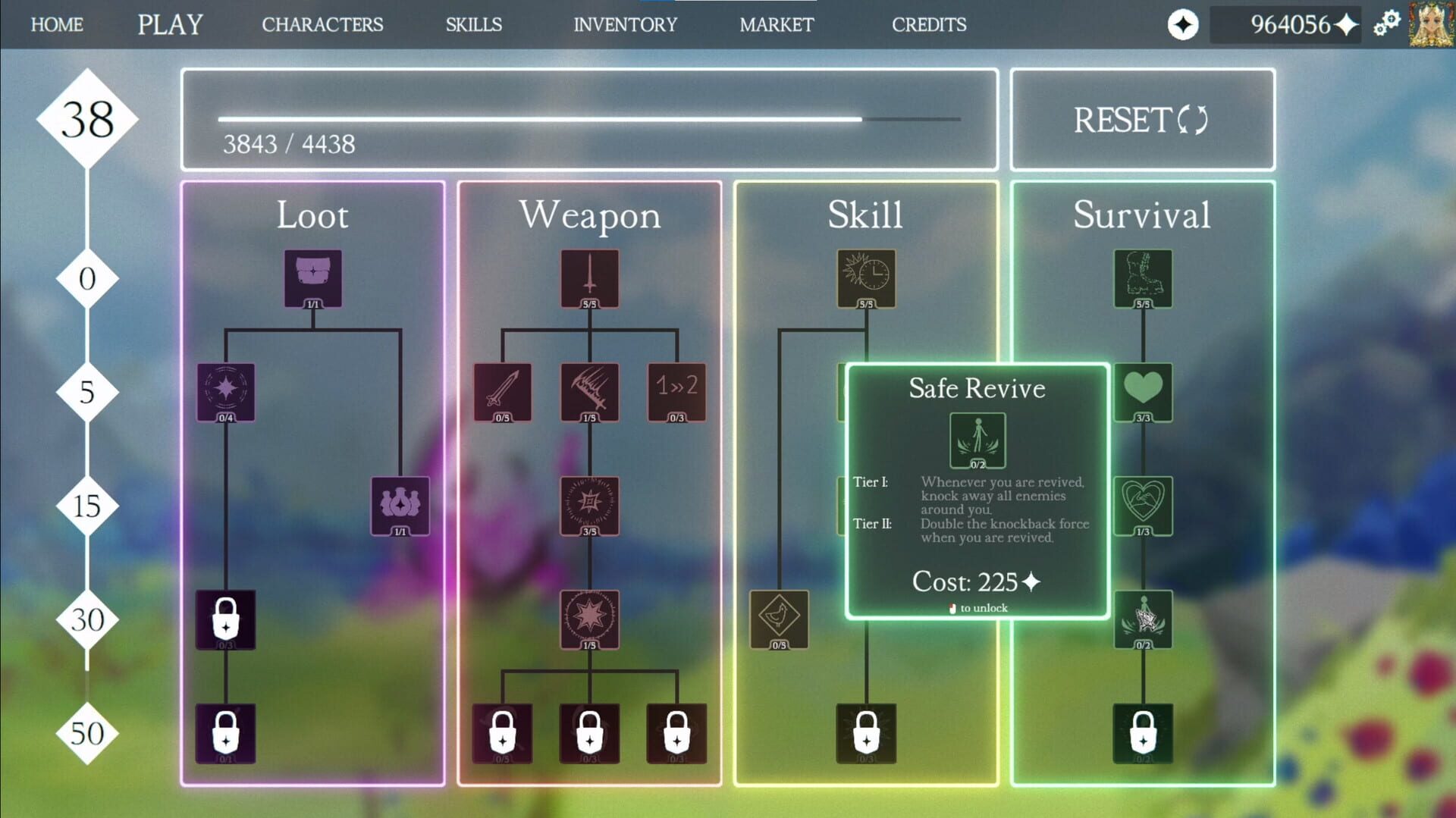
Task: Unlock the Safe Revive skill node
Action: [x=977, y=440]
